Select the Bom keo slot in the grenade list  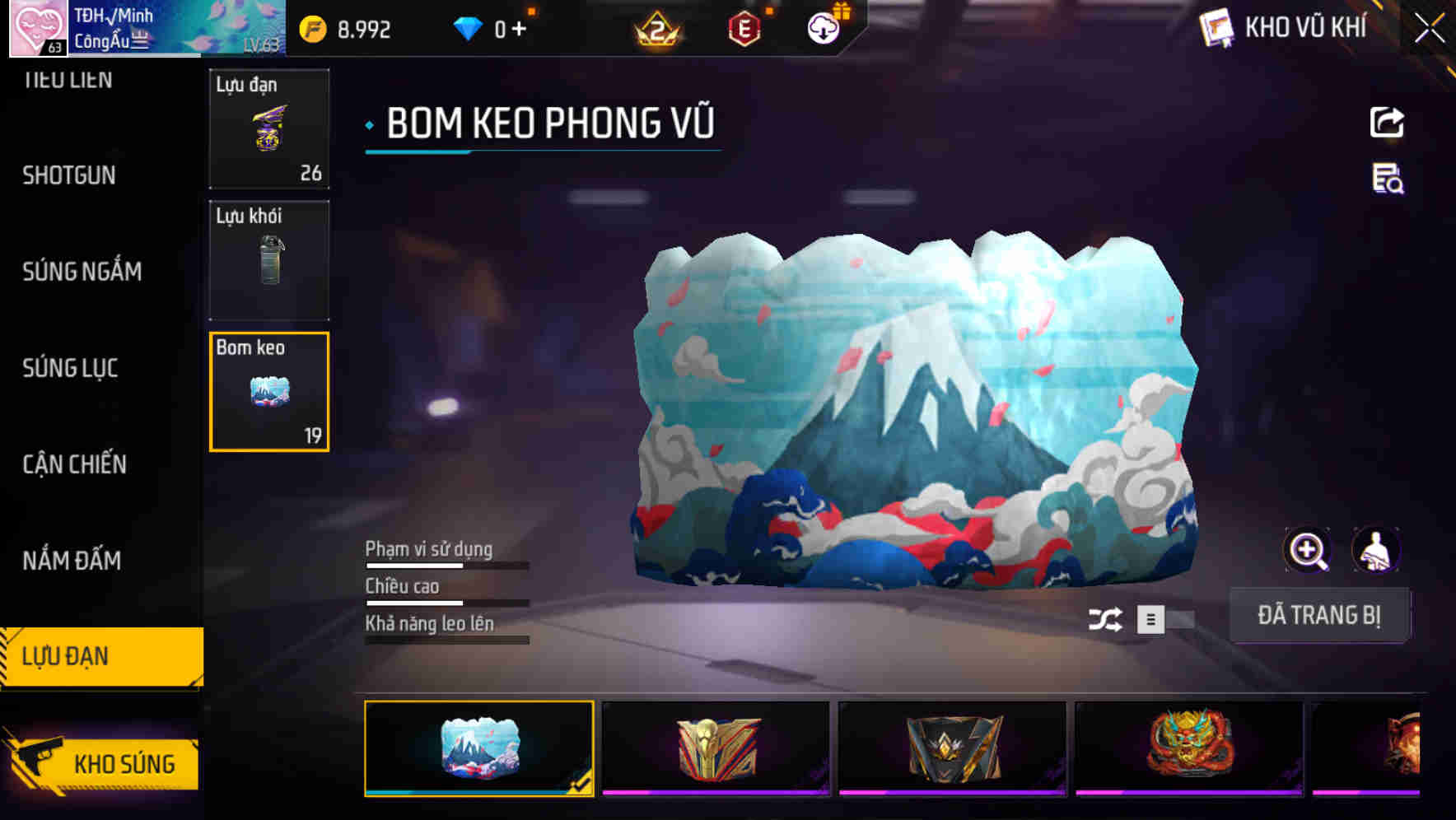(268, 392)
